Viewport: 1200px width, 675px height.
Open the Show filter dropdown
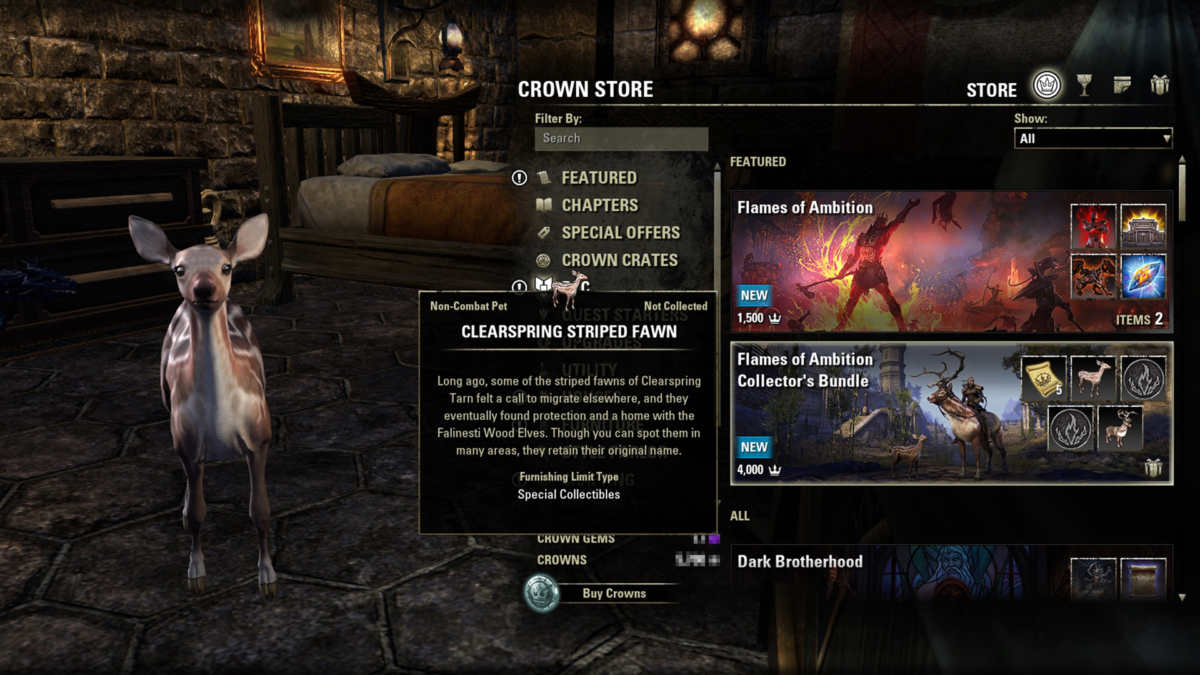(x=1093, y=139)
